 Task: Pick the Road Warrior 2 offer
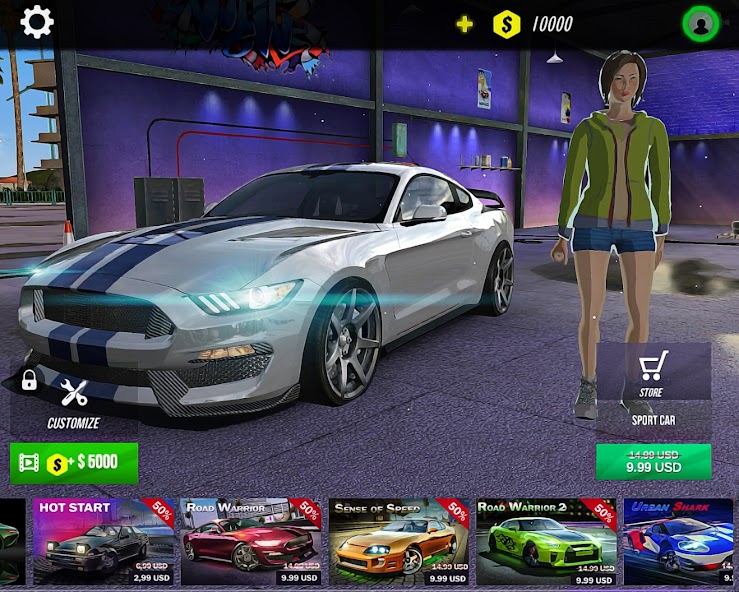545,541
